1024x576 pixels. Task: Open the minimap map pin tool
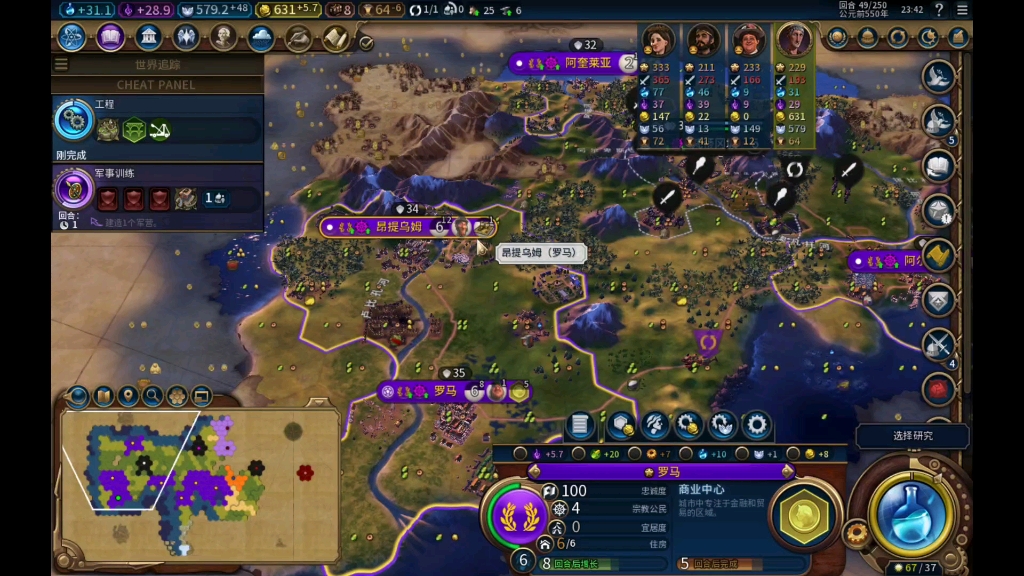[x=128, y=397]
